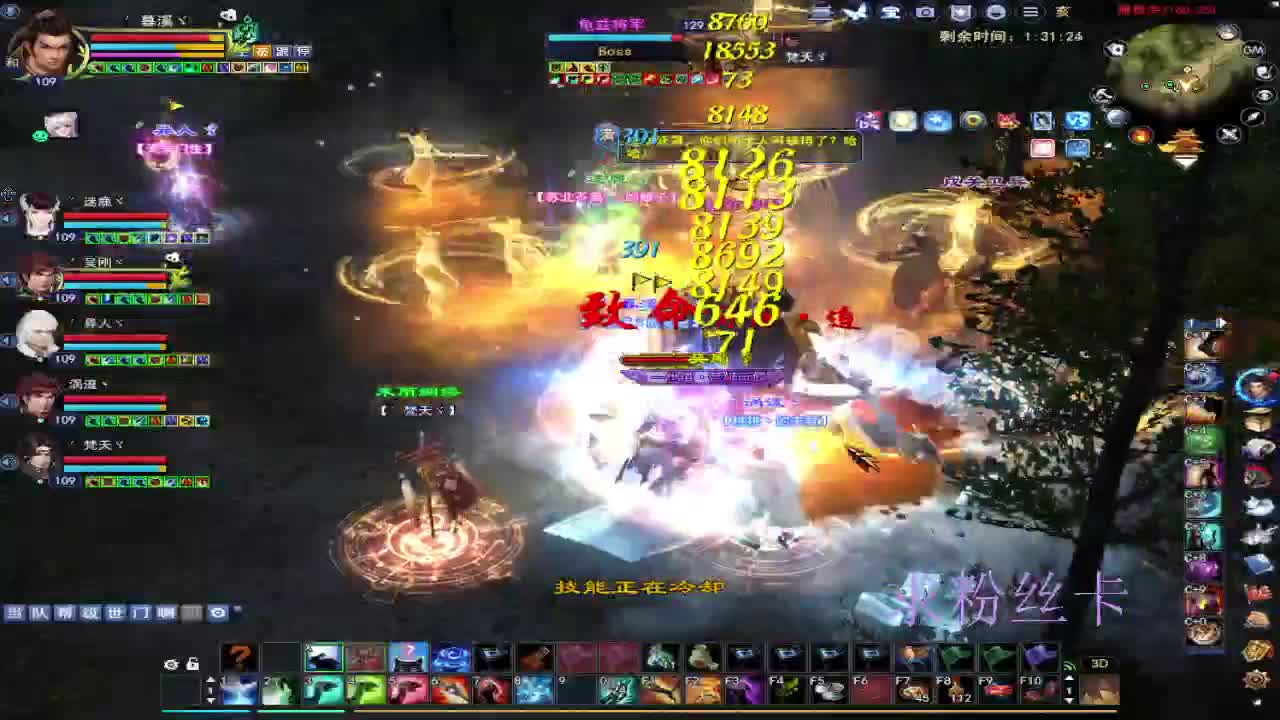Switch to the 帮 guild chat tab
The image size is (1280, 720).
pos(64,614)
